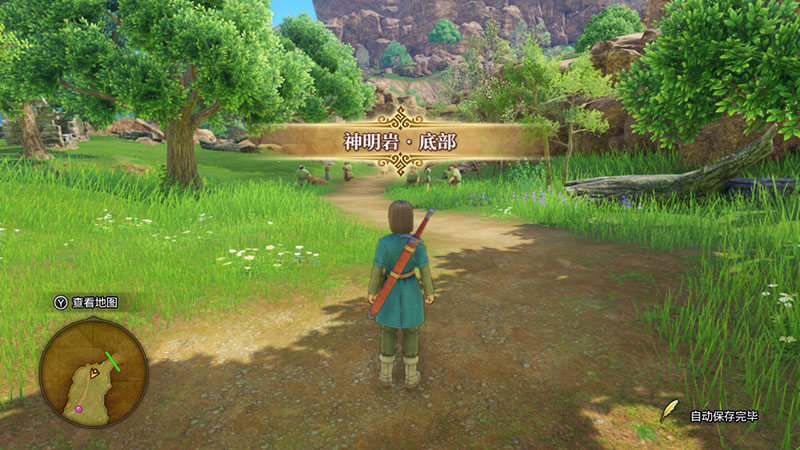Select the pink marker on the minimap
The image size is (800, 450).
[x=80, y=408]
